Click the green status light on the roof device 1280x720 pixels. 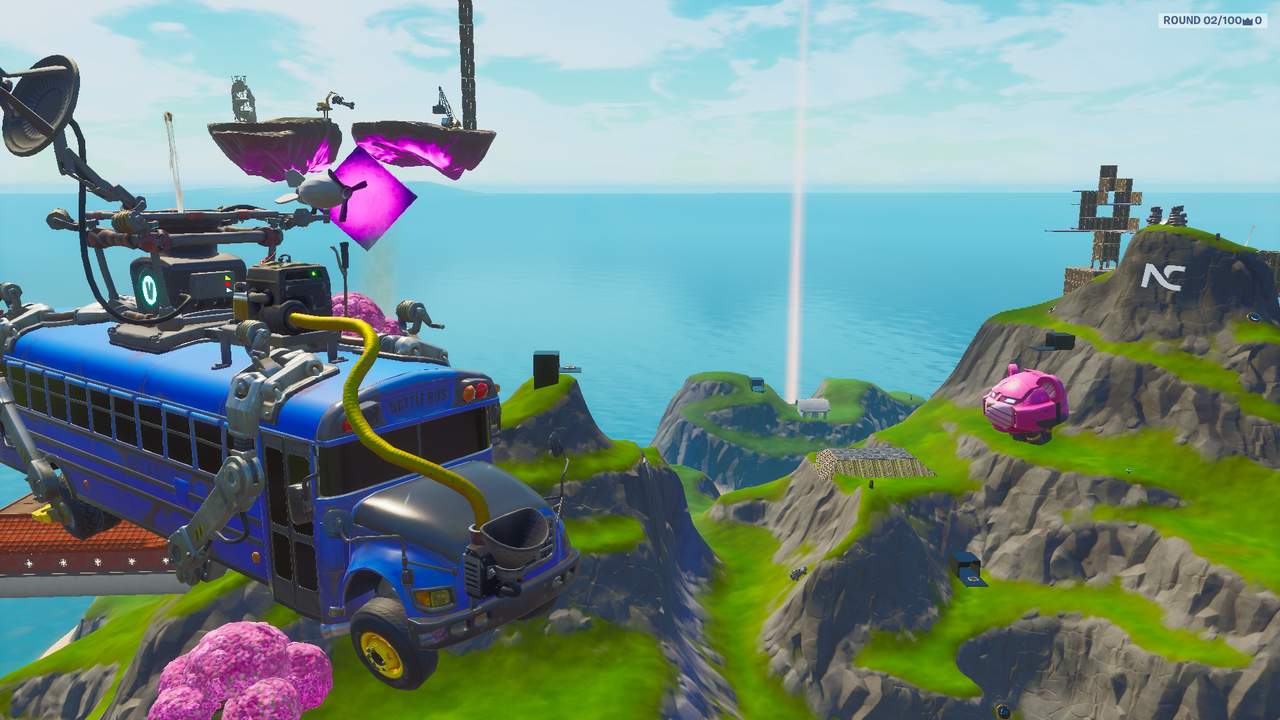[x=314, y=274]
